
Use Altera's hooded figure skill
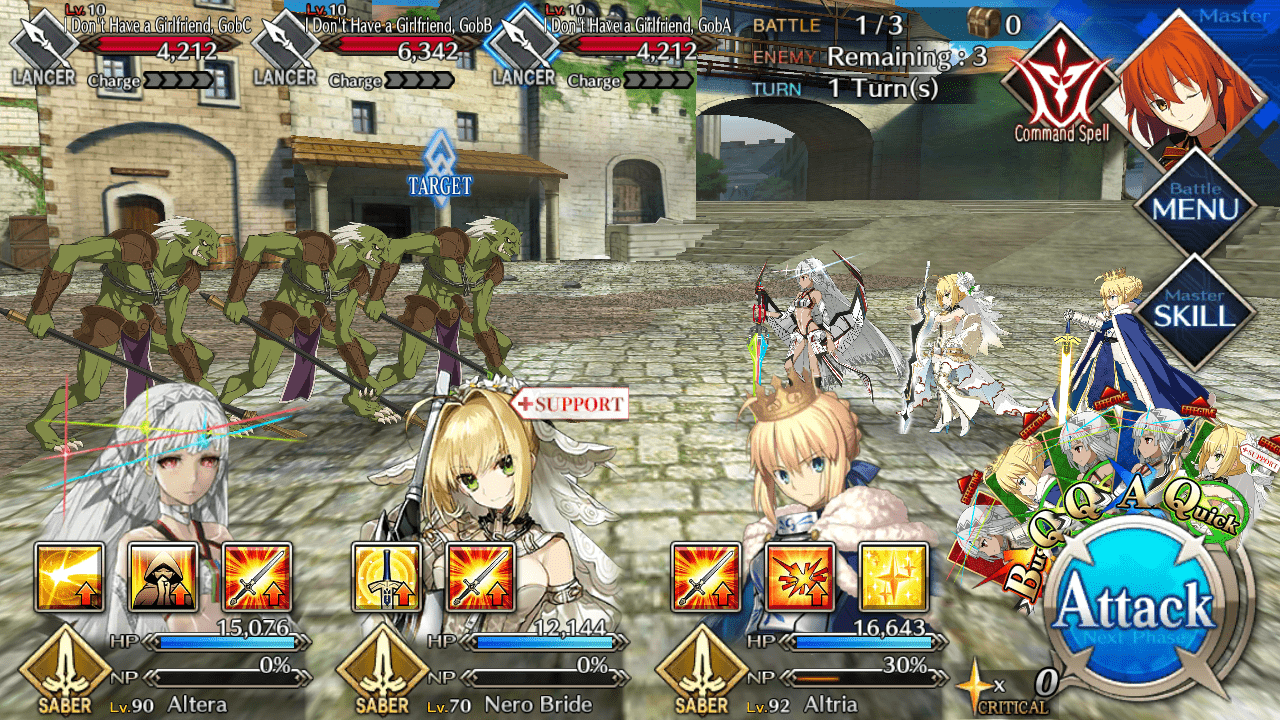163,577
